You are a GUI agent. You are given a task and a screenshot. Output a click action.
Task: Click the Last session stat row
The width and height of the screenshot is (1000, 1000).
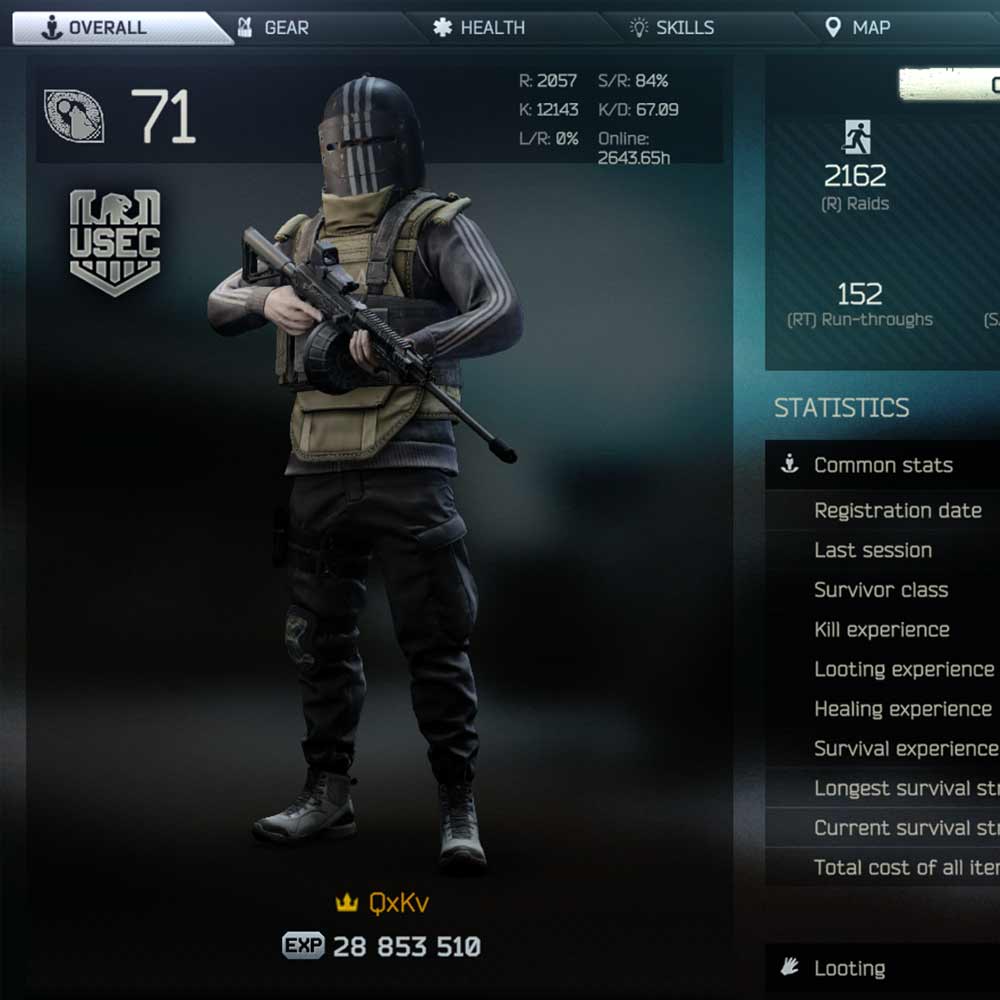[873, 550]
